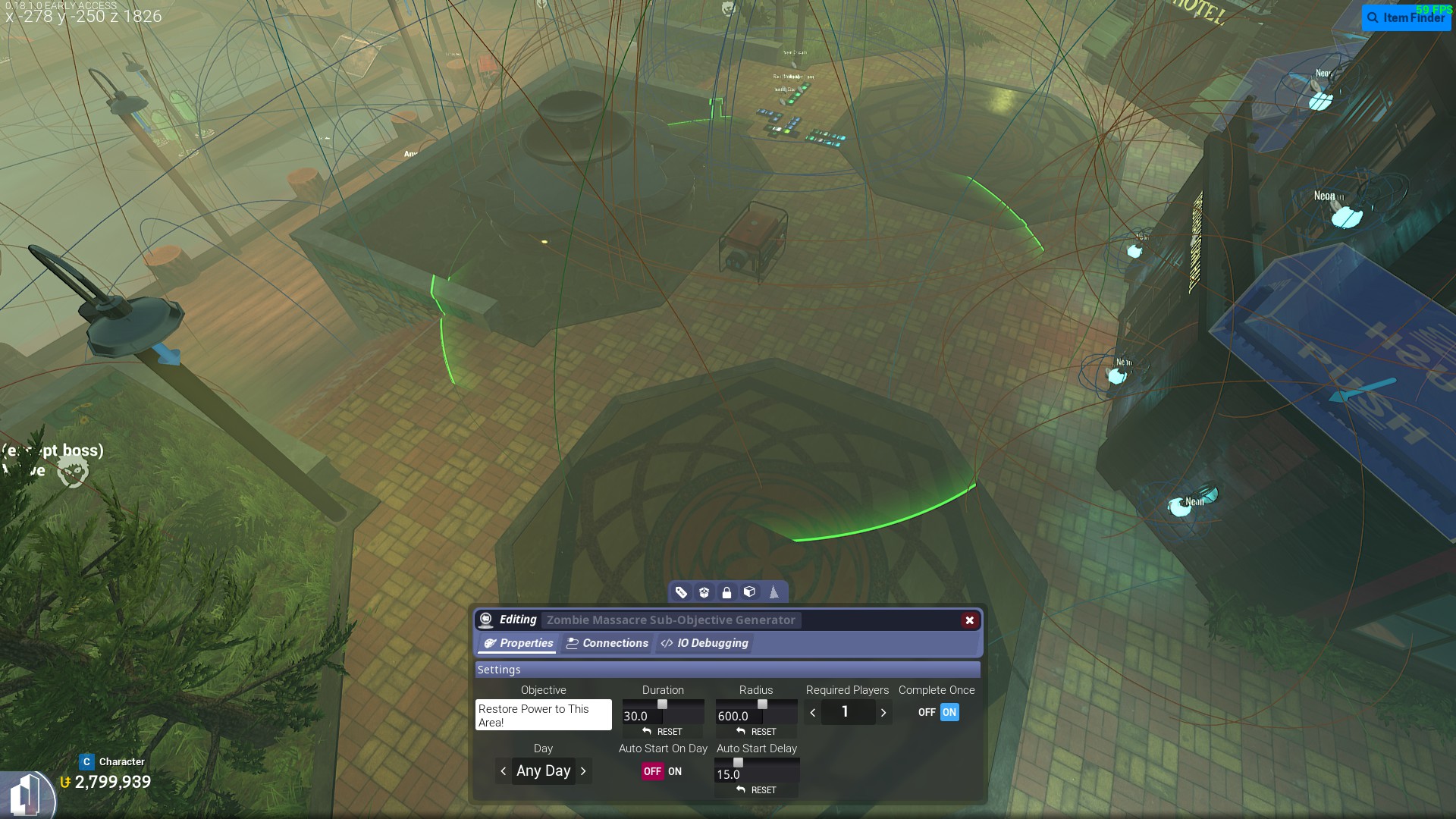Decrease Required Players count
This screenshot has height=819, width=1456.
point(813,713)
